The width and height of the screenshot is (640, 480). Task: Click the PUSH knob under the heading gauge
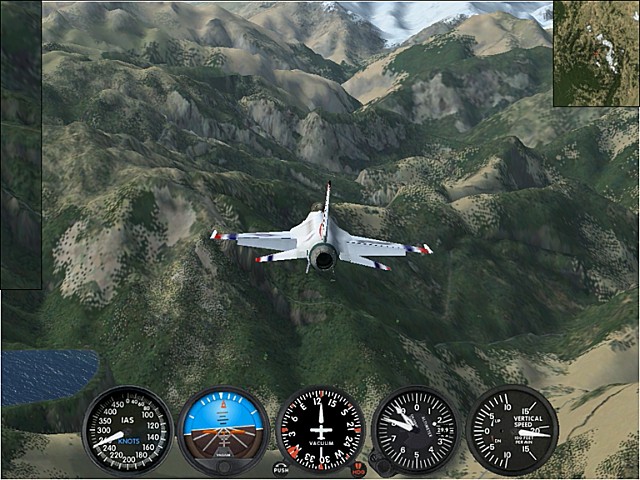pyautogui.click(x=281, y=467)
